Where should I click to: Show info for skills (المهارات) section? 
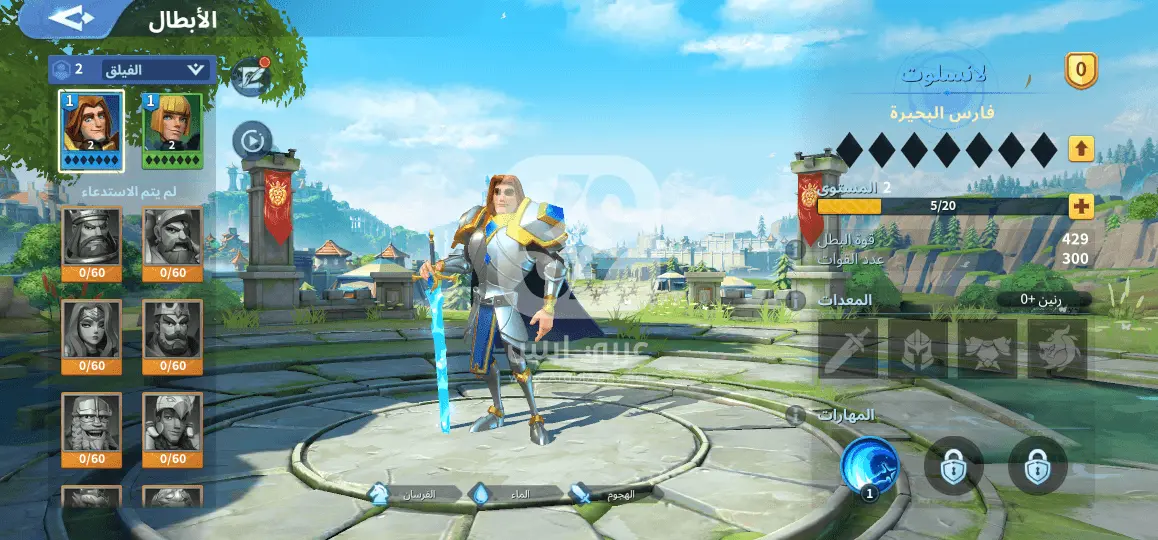pos(797,415)
